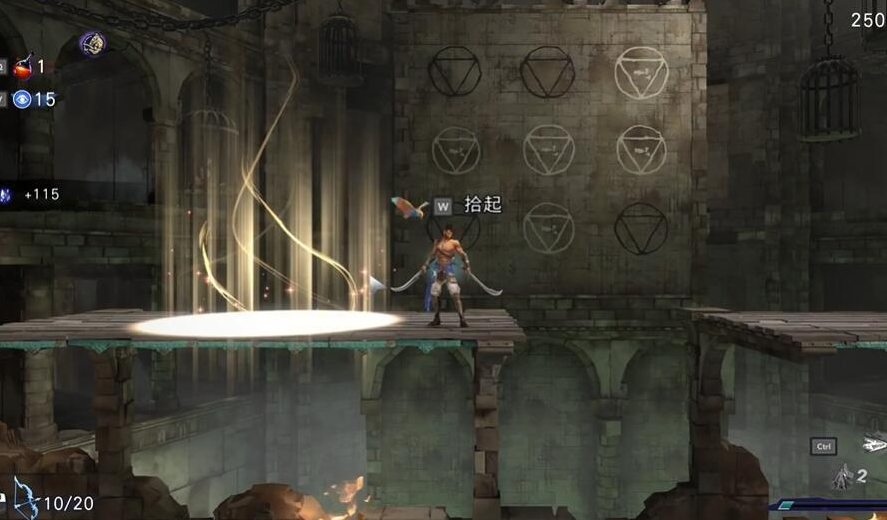Use the red health potion icon
Image resolution: width=887 pixels, height=520 pixels.
click(22, 67)
